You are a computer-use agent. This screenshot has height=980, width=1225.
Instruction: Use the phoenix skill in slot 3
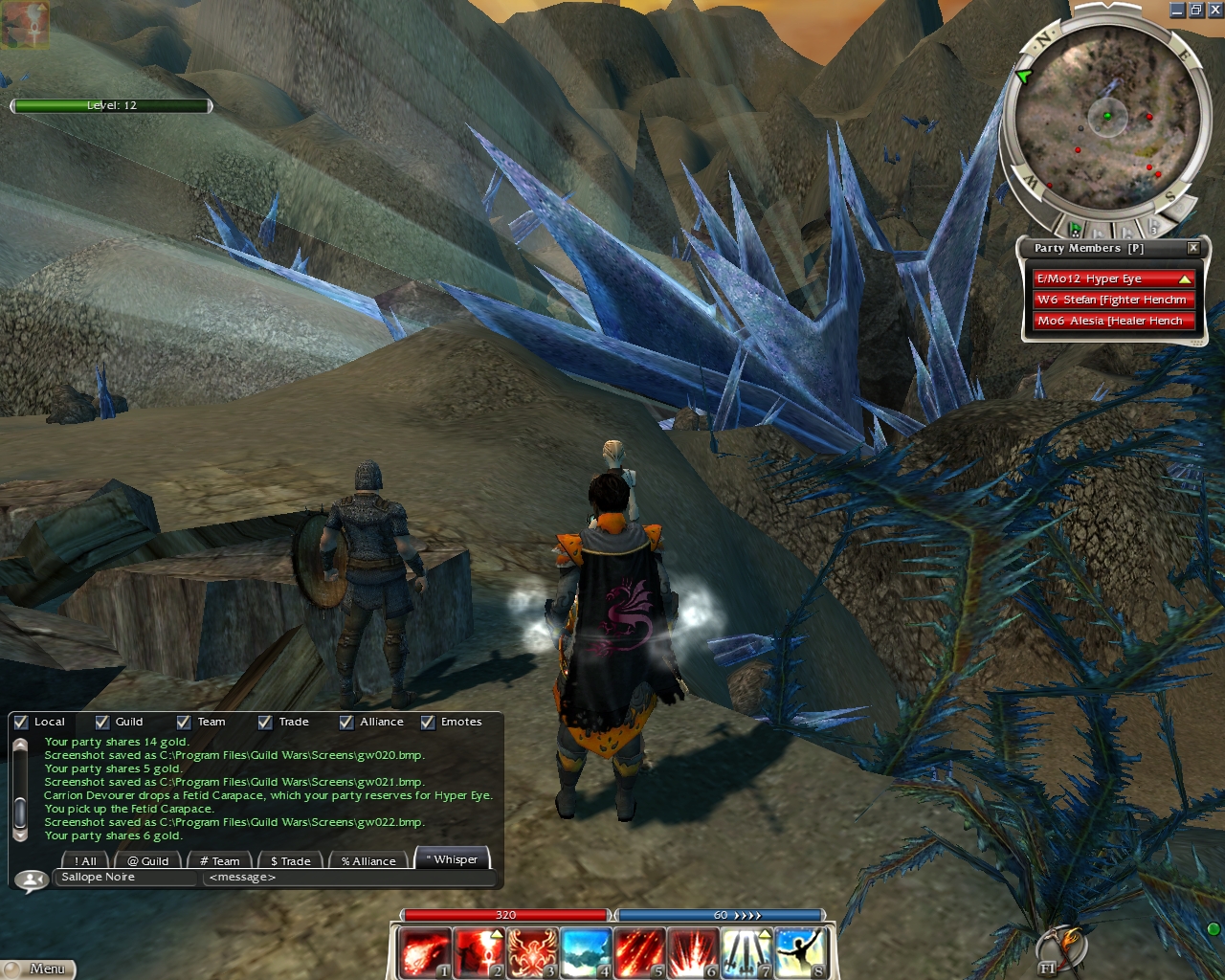tap(532, 953)
